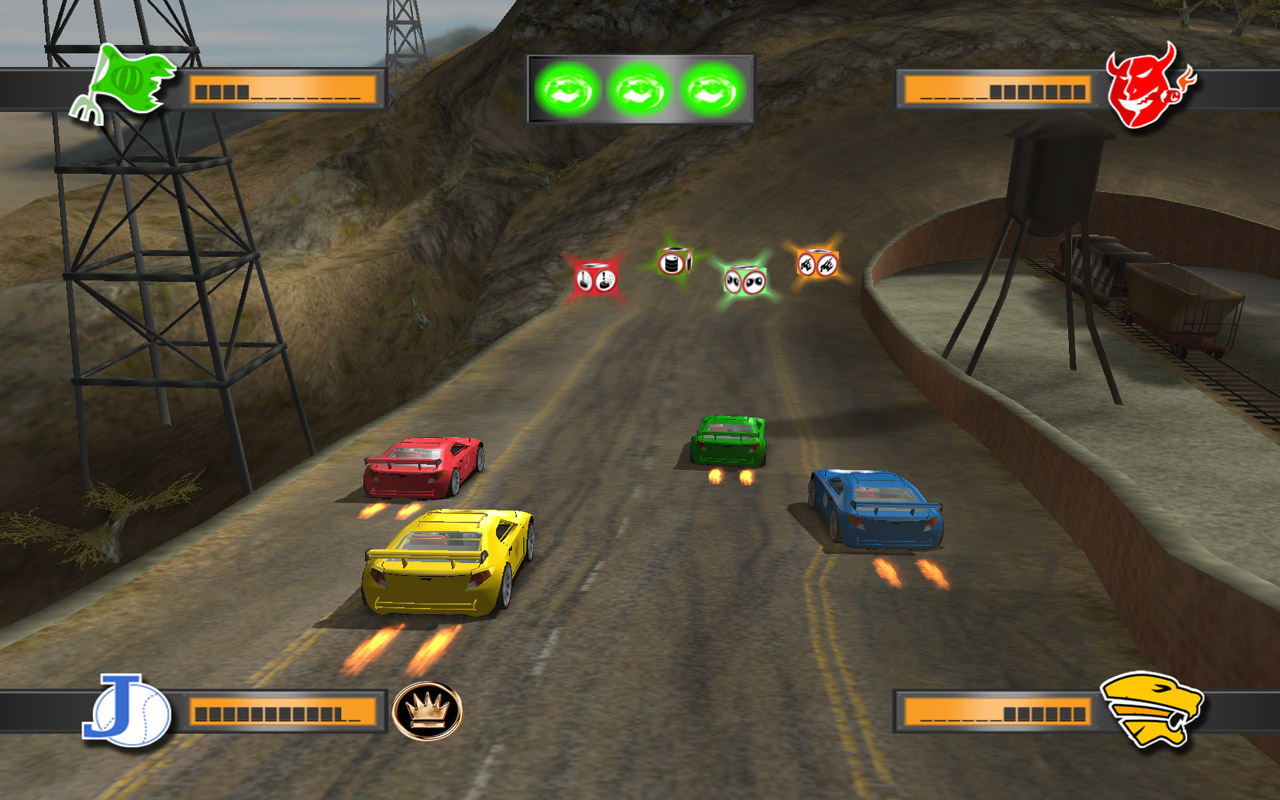Select the red devil player emblem

click(1146, 86)
